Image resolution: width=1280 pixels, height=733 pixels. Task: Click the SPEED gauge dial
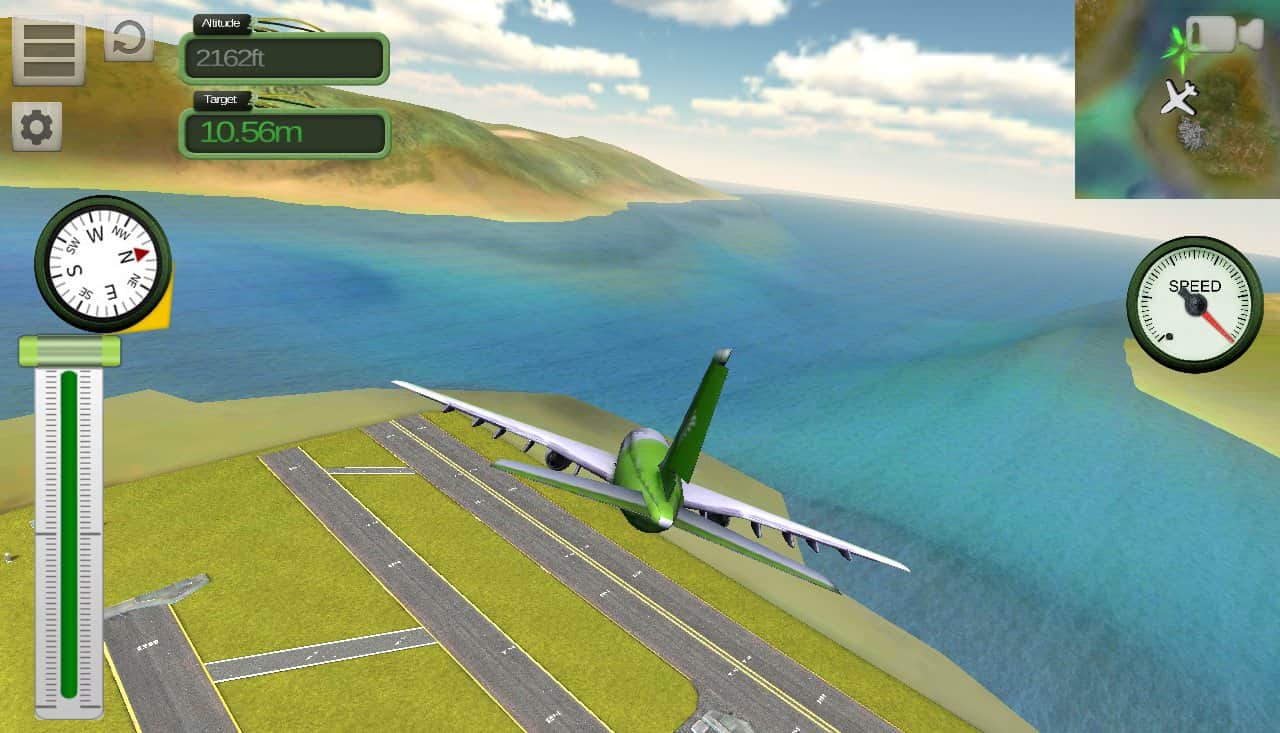pyautogui.click(x=1194, y=302)
